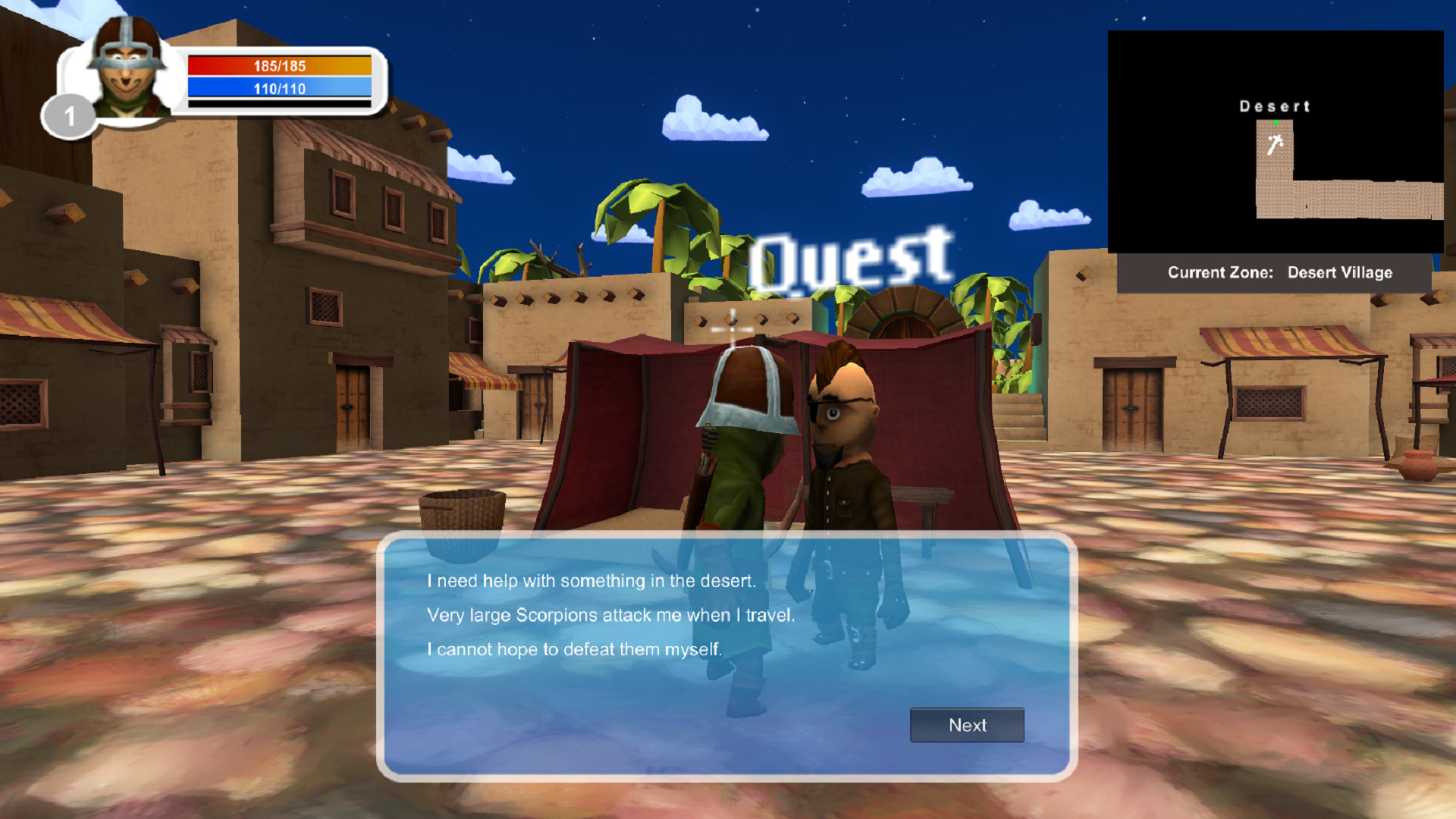This screenshot has width=1456, height=819.
Task: Click the line 'Very large Scorpions attack me when I travel.'
Action: click(x=611, y=616)
